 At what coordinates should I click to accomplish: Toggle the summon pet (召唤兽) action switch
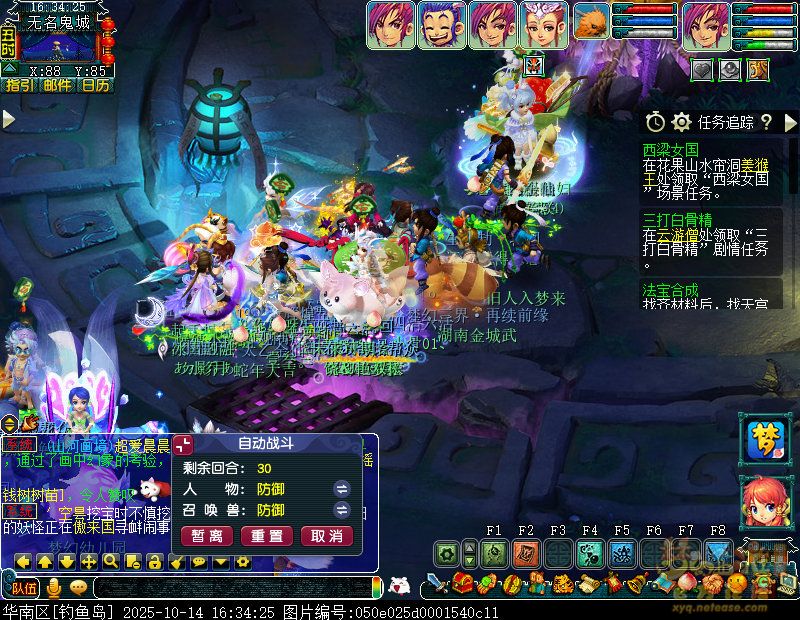coord(341,510)
